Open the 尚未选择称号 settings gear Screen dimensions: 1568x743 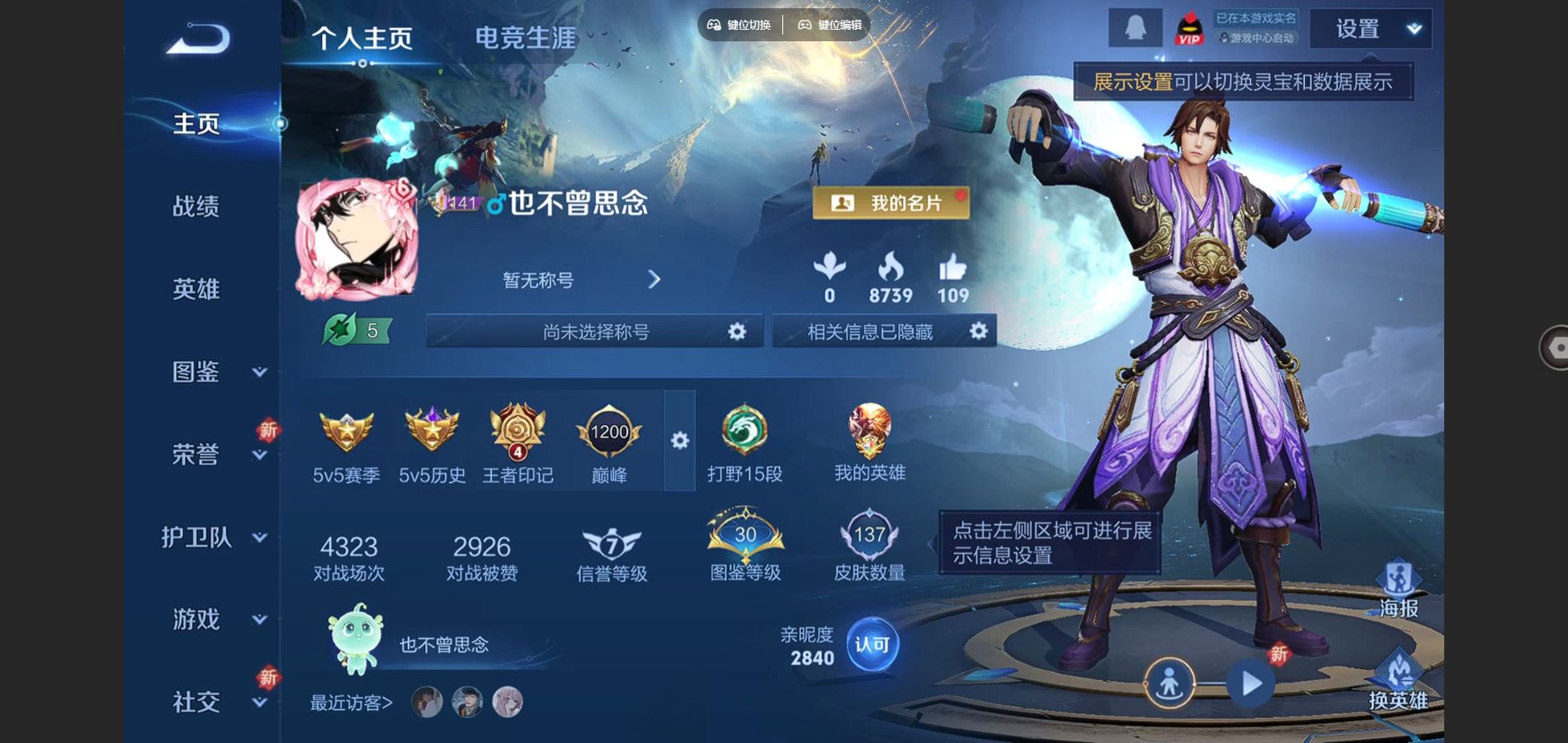coord(737,332)
